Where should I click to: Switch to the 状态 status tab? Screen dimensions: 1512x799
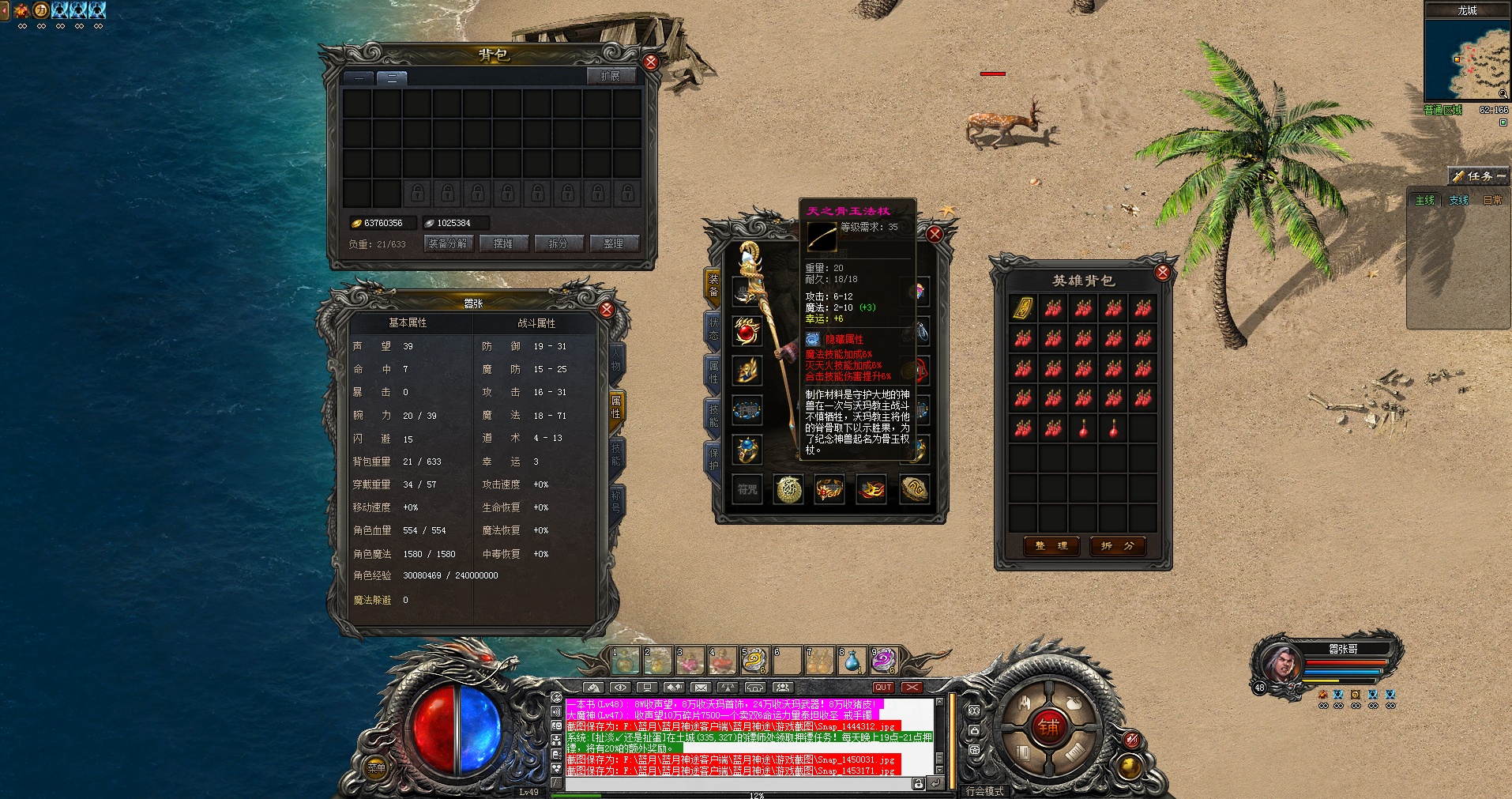[x=713, y=329]
